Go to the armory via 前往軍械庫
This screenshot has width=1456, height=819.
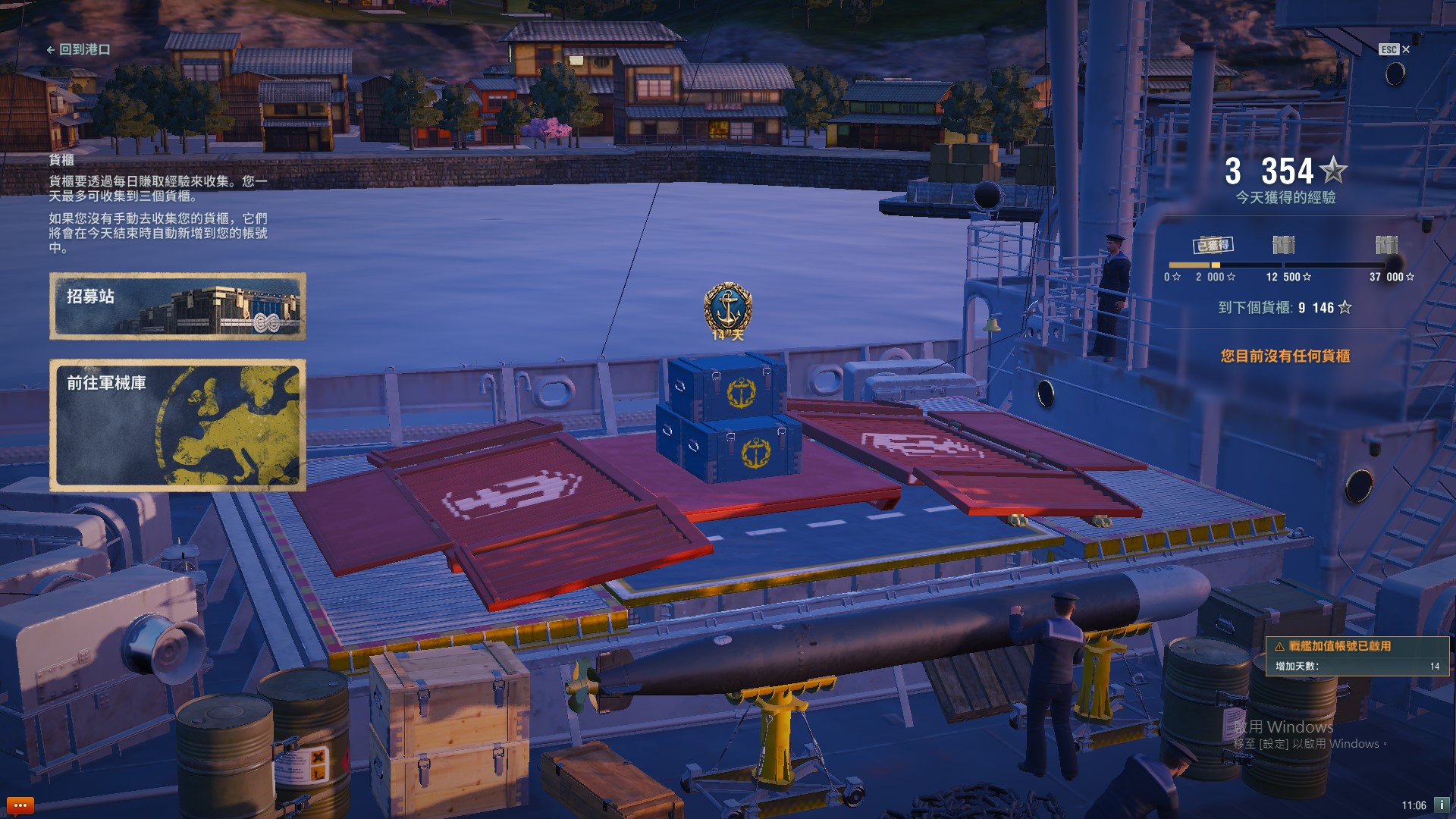[177, 425]
